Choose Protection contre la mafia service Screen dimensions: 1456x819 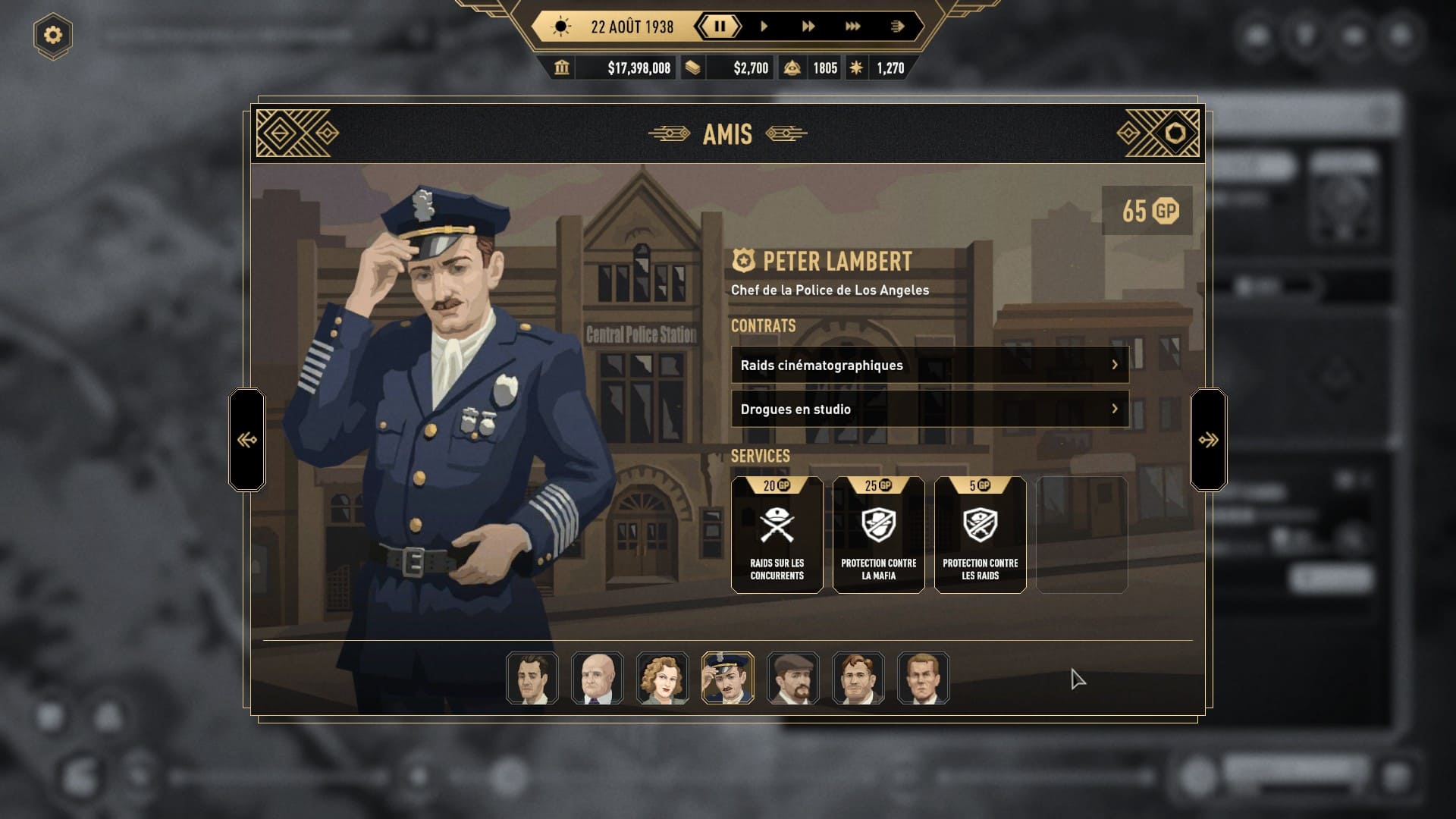pyautogui.click(x=878, y=535)
